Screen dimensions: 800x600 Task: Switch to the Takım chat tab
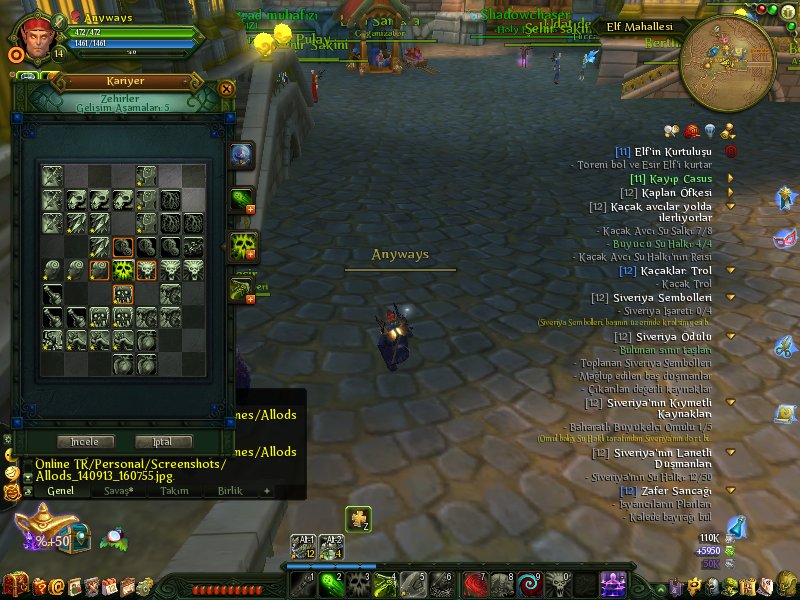click(174, 491)
